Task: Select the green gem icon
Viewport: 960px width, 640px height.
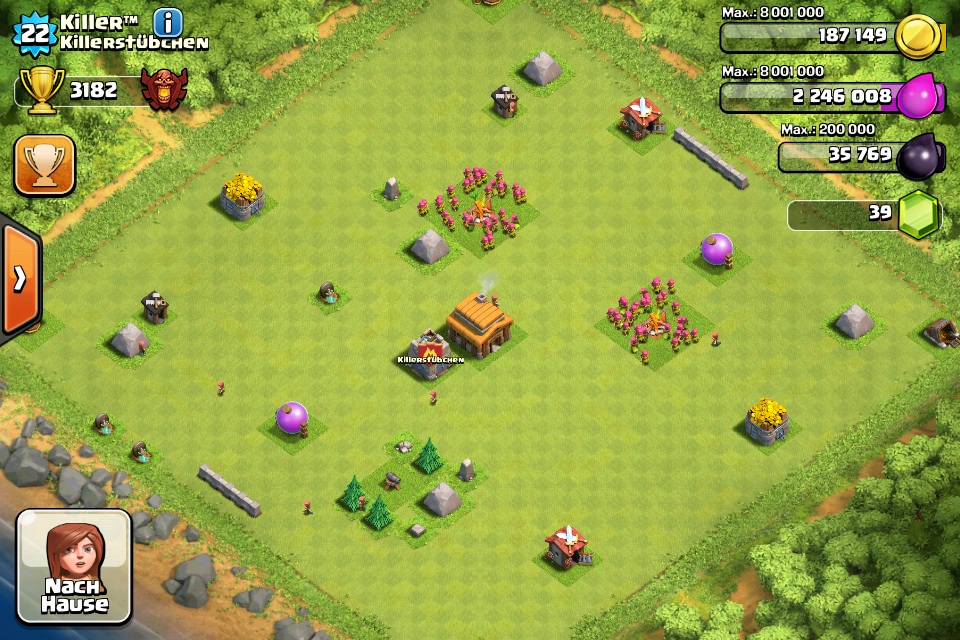Action: [917, 213]
